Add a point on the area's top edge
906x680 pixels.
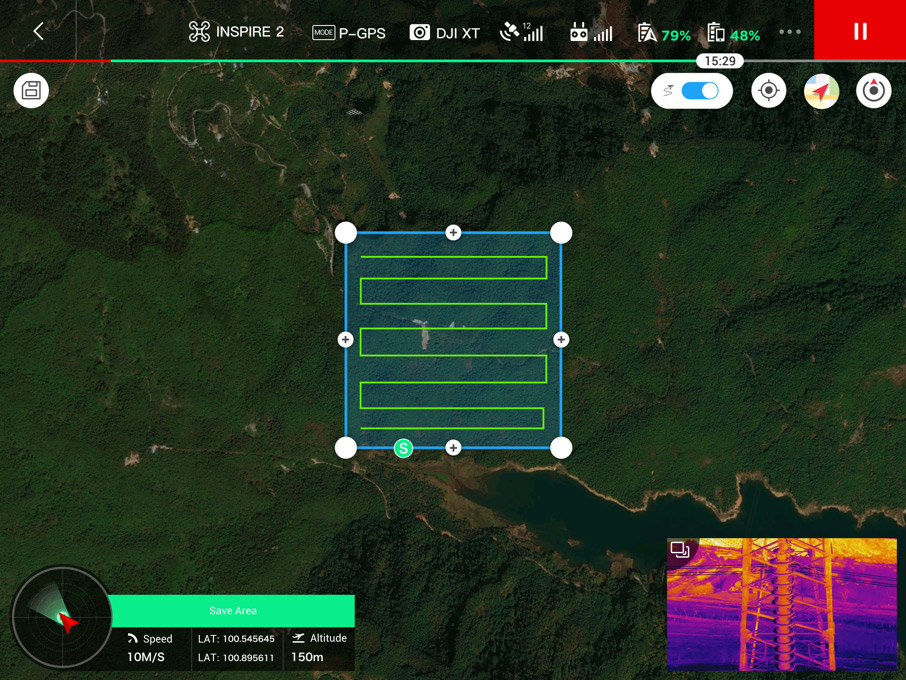coord(453,233)
